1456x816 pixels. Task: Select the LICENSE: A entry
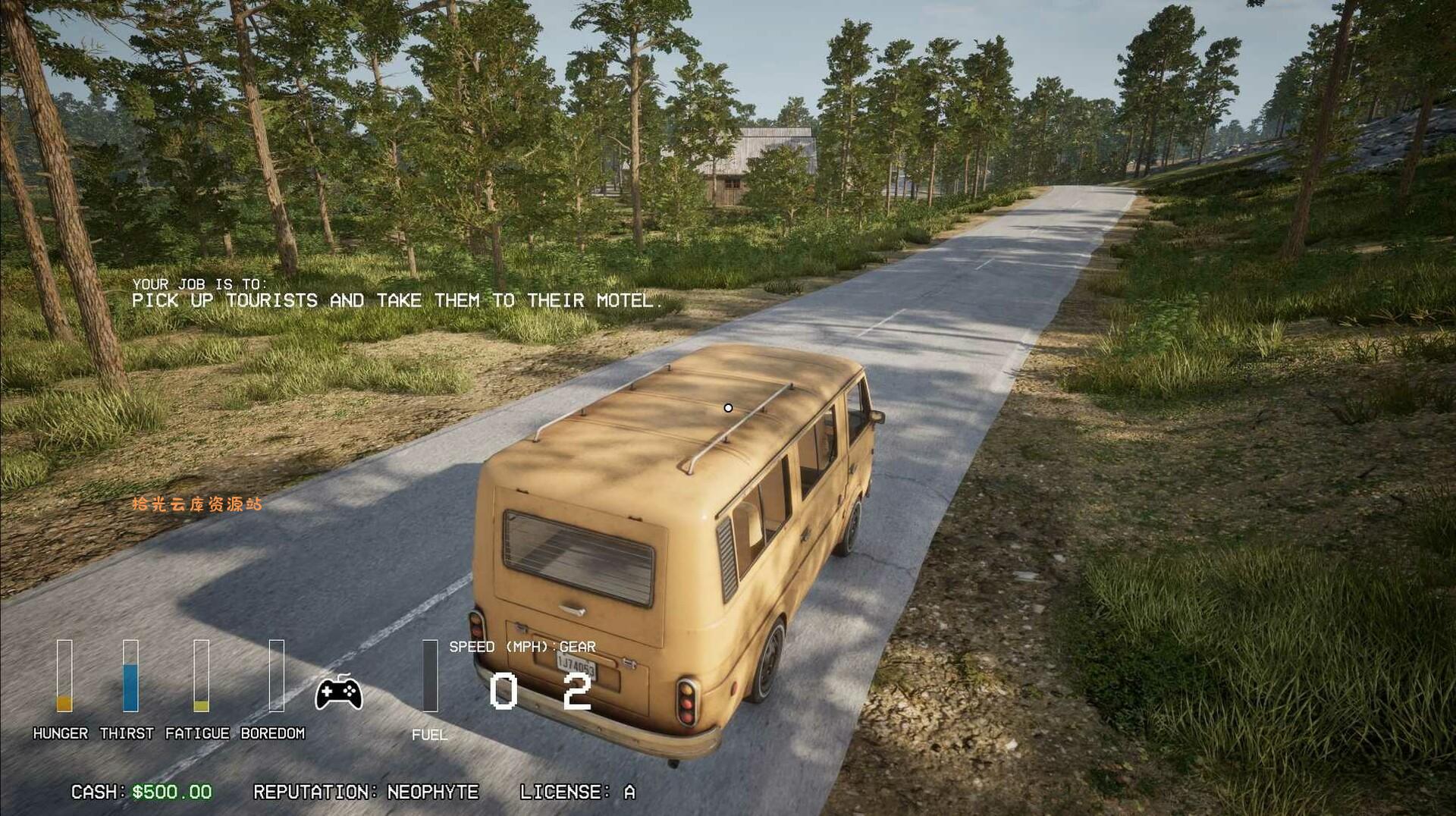[578, 792]
